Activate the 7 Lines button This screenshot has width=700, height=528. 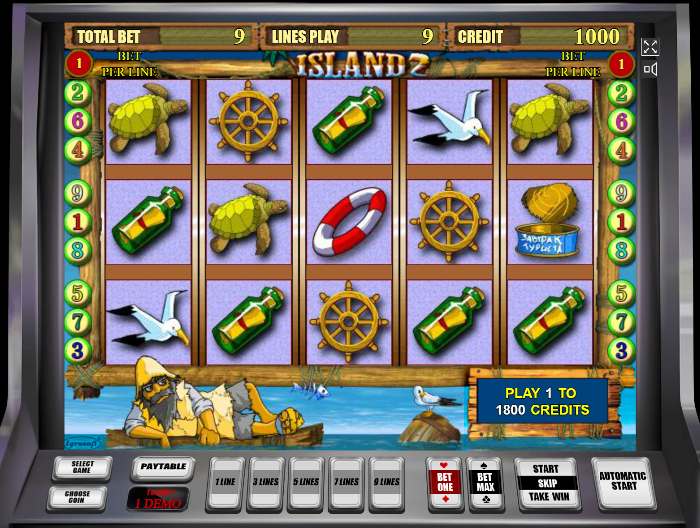[346, 483]
